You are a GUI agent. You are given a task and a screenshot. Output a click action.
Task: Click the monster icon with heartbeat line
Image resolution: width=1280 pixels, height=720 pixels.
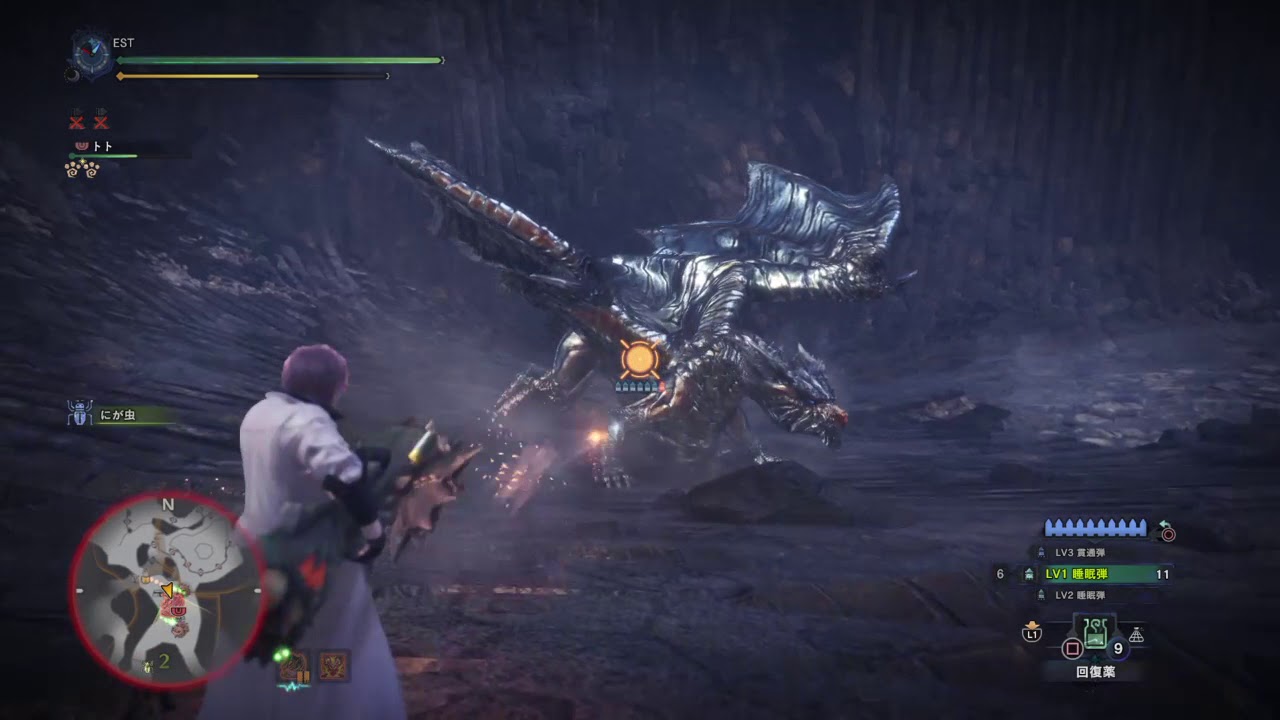click(294, 667)
